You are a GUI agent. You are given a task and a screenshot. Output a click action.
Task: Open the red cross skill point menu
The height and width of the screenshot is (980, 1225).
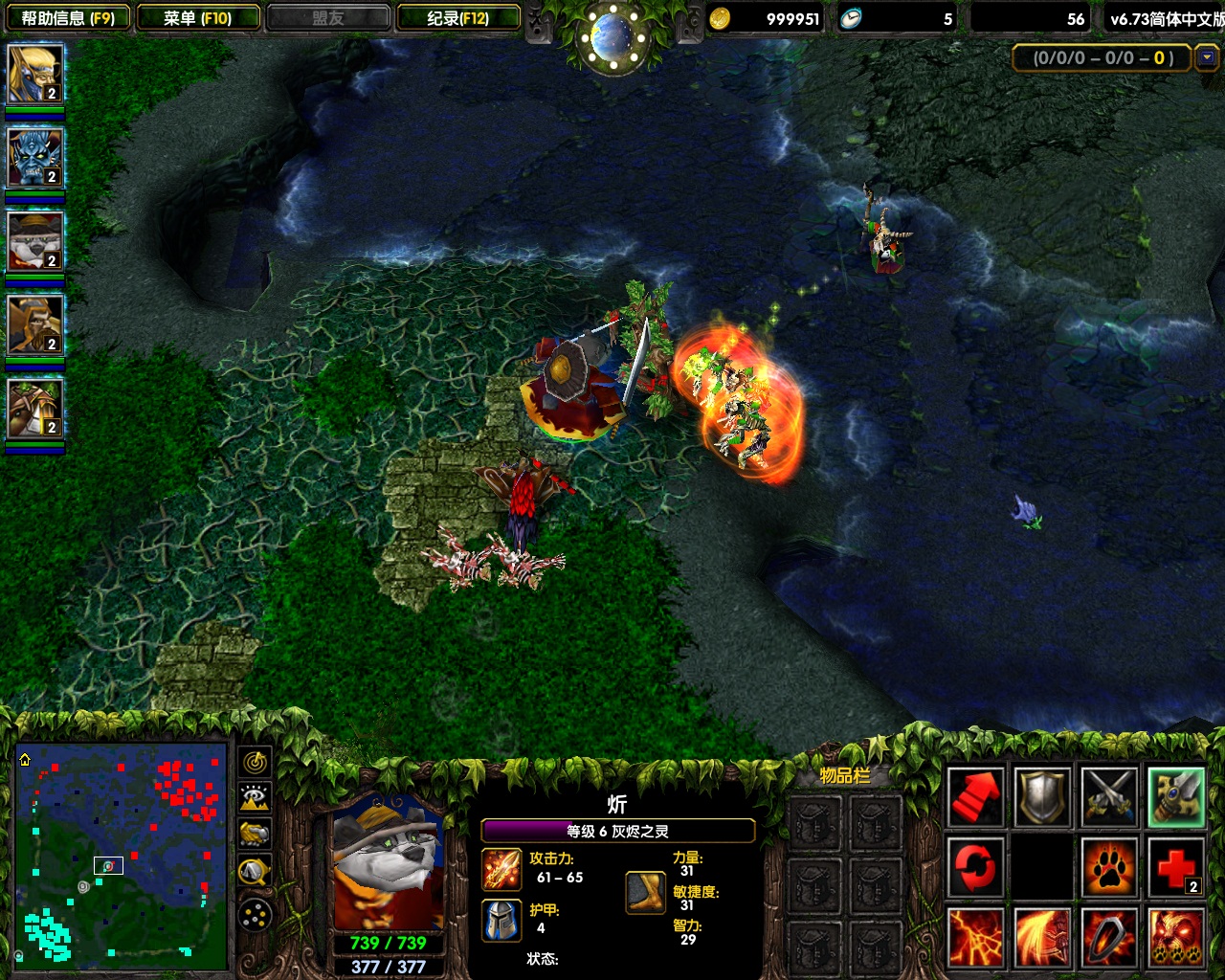click(x=1176, y=867)
